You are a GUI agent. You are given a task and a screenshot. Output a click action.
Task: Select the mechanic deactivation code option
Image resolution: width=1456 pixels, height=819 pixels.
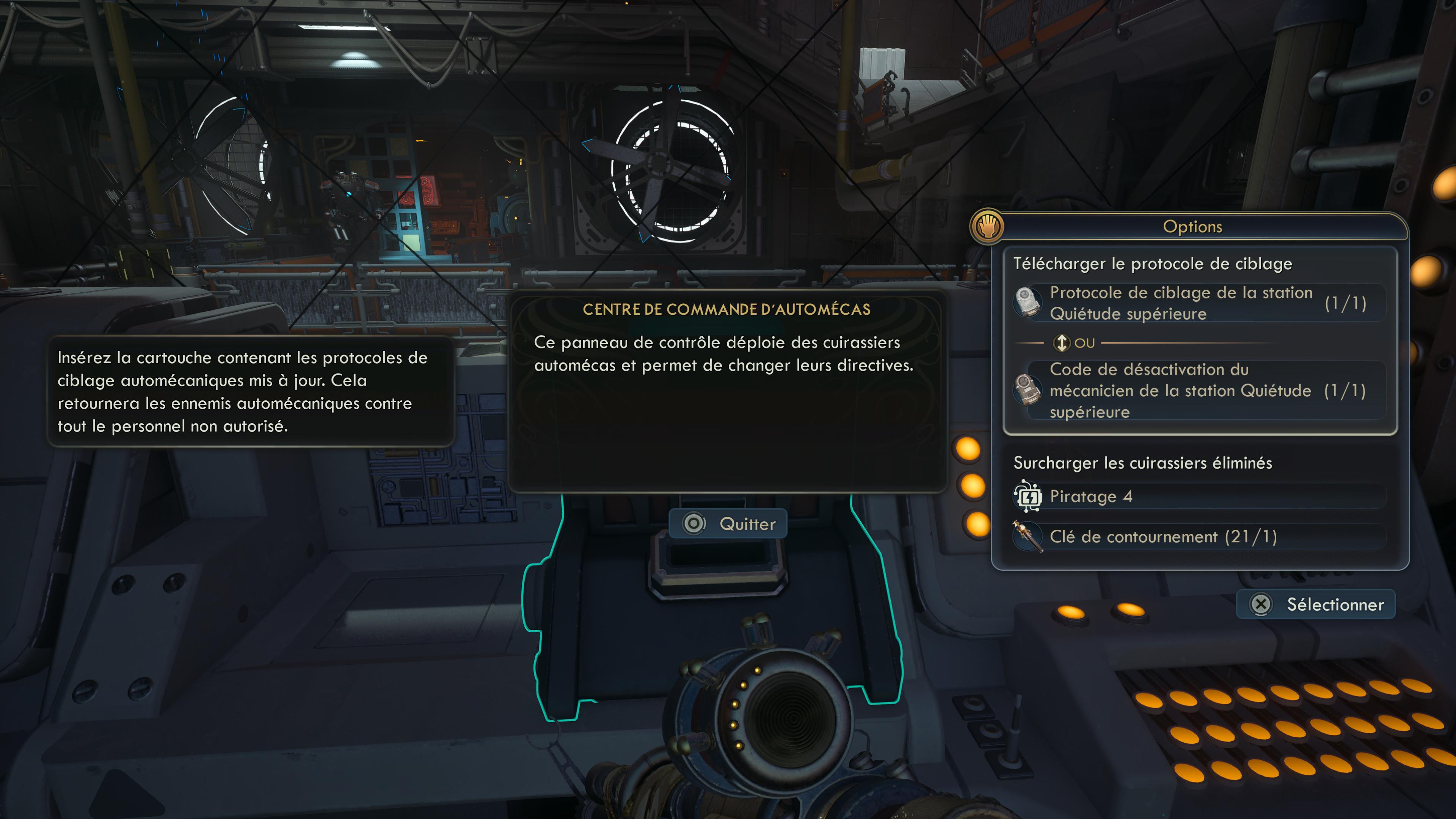pyautogui.click(x=1198, y=391)
